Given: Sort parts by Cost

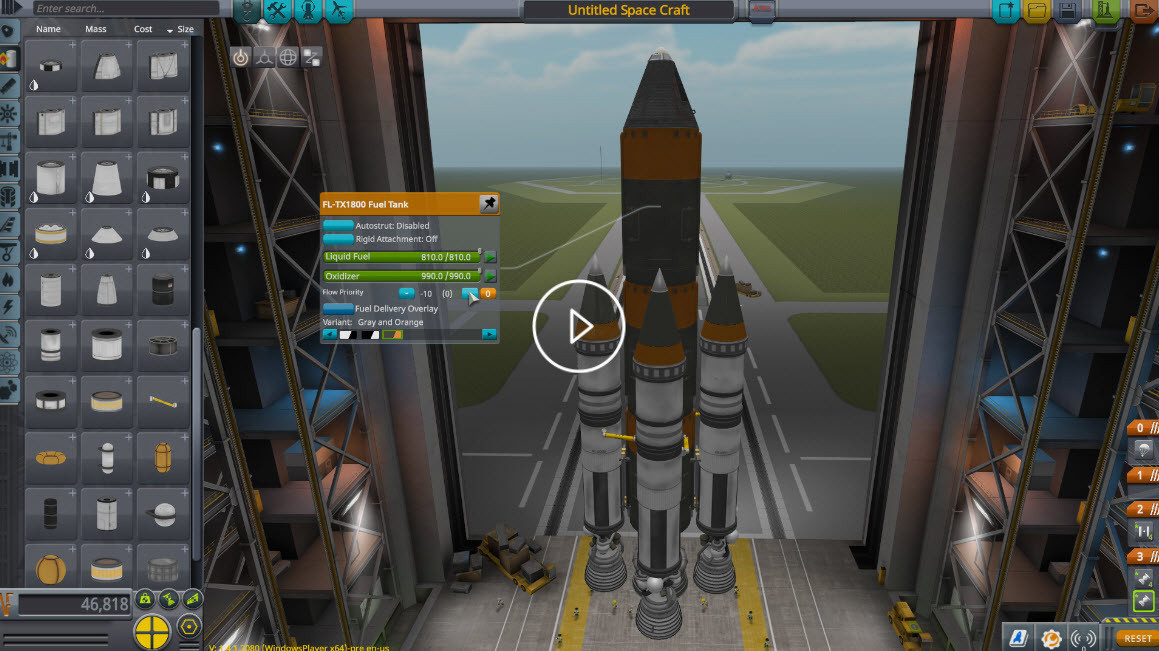Looking at the screenshot, I should click(144, 29).
